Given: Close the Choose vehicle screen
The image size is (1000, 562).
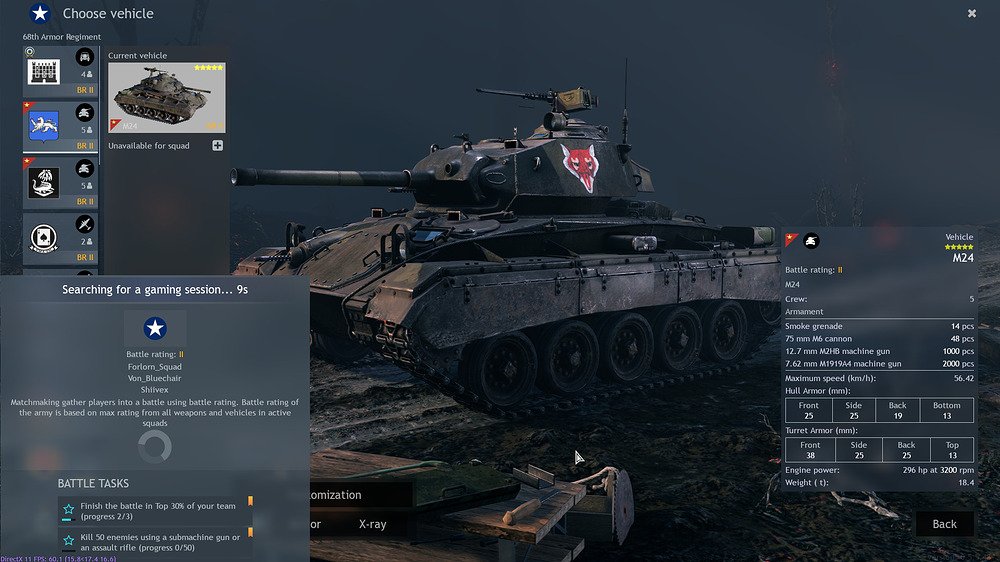Looking at the screenshot, I should coord(972,14).
